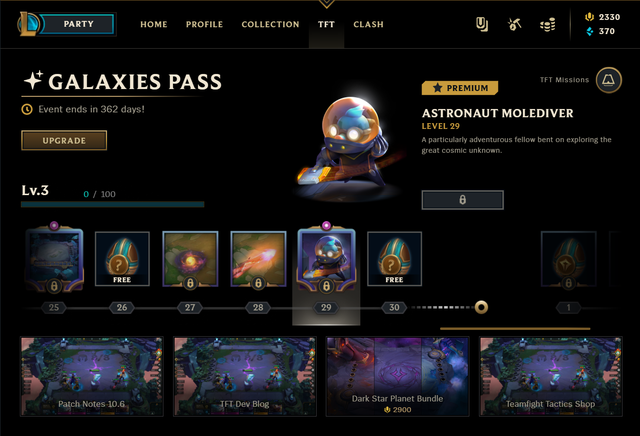Open the Profile tab
Image resolution: width=640 pixels, height=436 pixels.
(204, 24)
